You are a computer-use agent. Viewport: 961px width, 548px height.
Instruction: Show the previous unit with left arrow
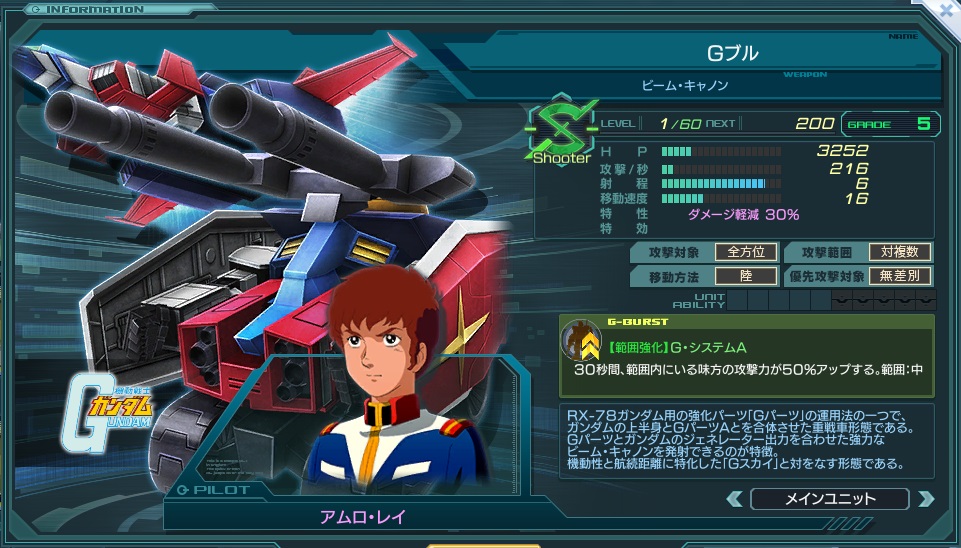pos(735,498)
